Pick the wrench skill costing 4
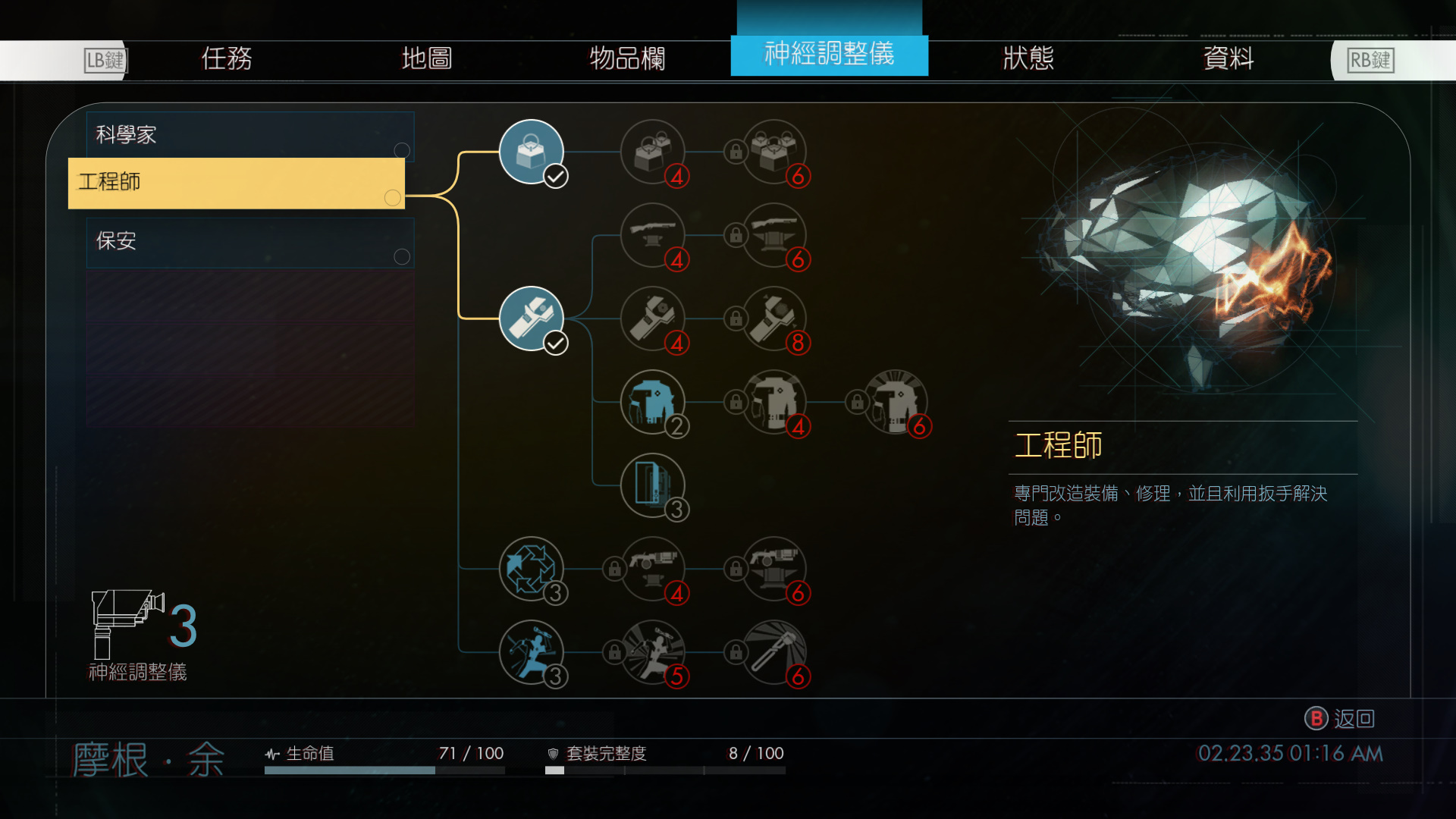The height and width of the screenshot is (819, 1456). (652, 318)
